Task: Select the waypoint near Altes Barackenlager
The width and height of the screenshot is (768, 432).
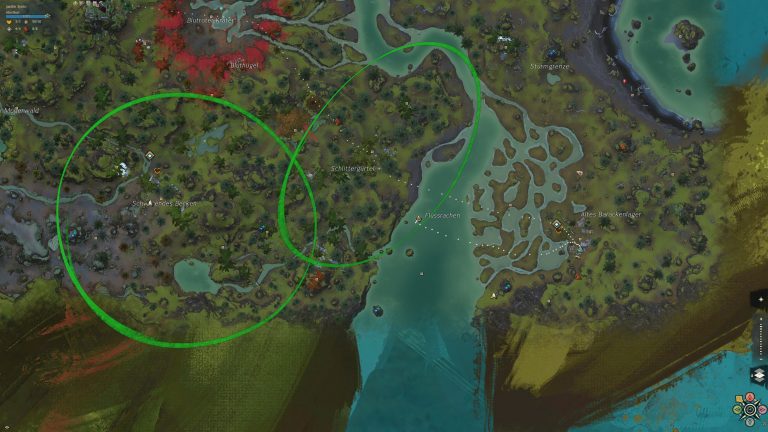Action: pos(556,223)
